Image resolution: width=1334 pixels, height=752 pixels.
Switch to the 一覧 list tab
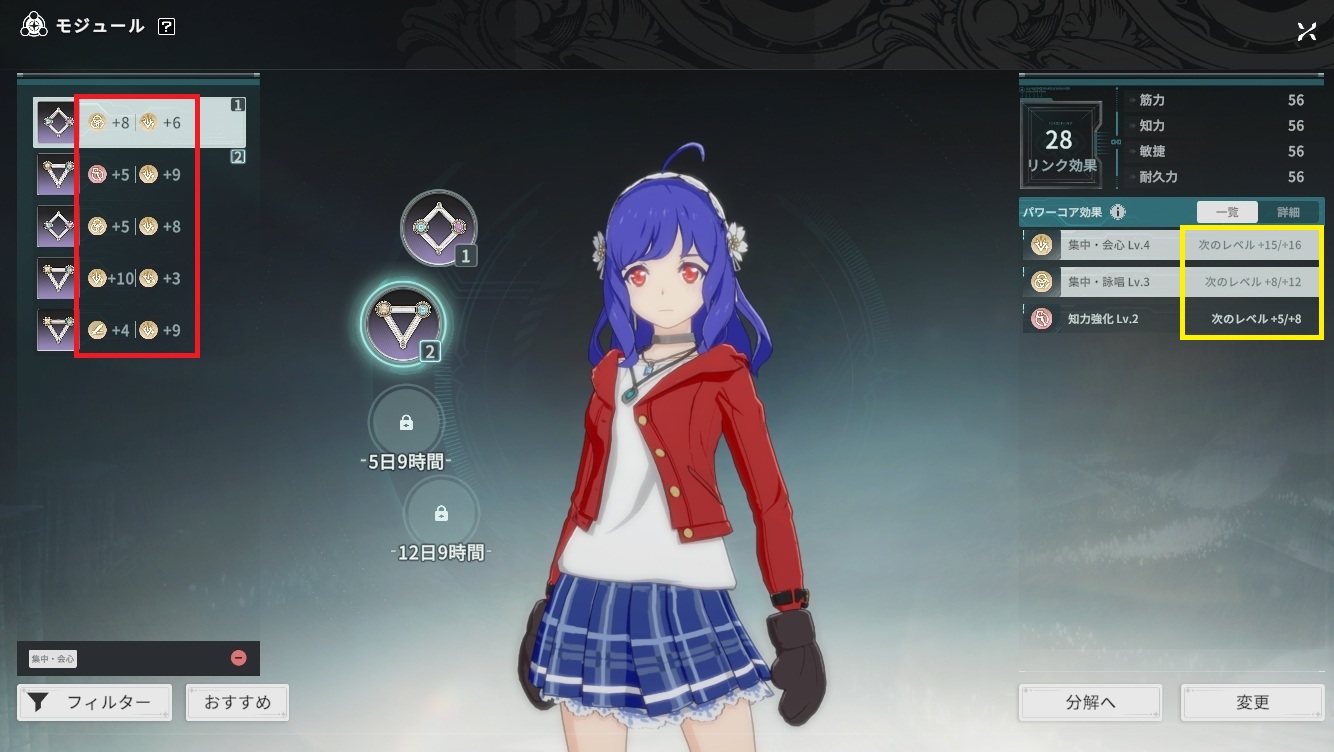pos(1227,212)
